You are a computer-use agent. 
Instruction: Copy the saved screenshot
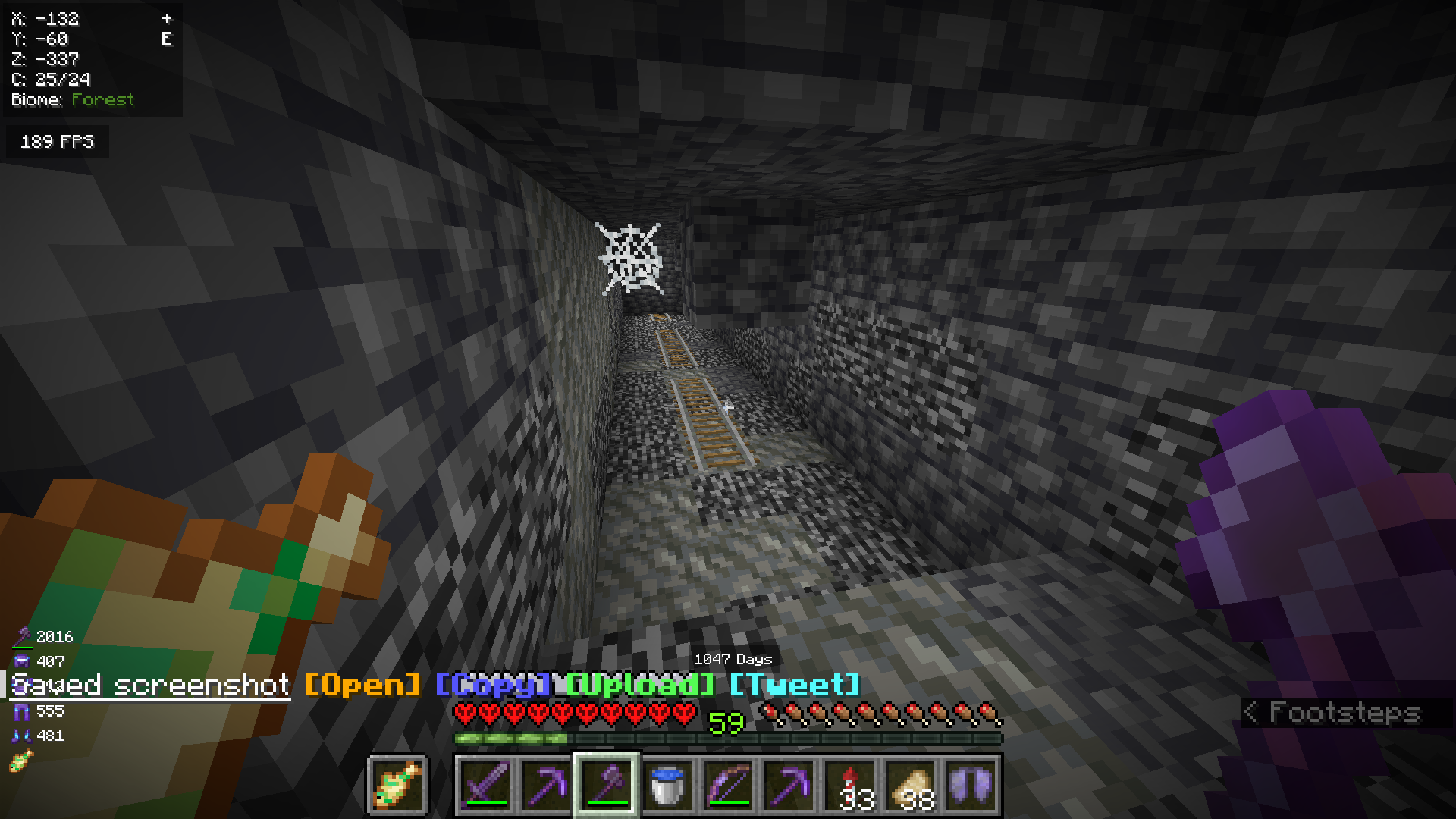click(493, 685)
